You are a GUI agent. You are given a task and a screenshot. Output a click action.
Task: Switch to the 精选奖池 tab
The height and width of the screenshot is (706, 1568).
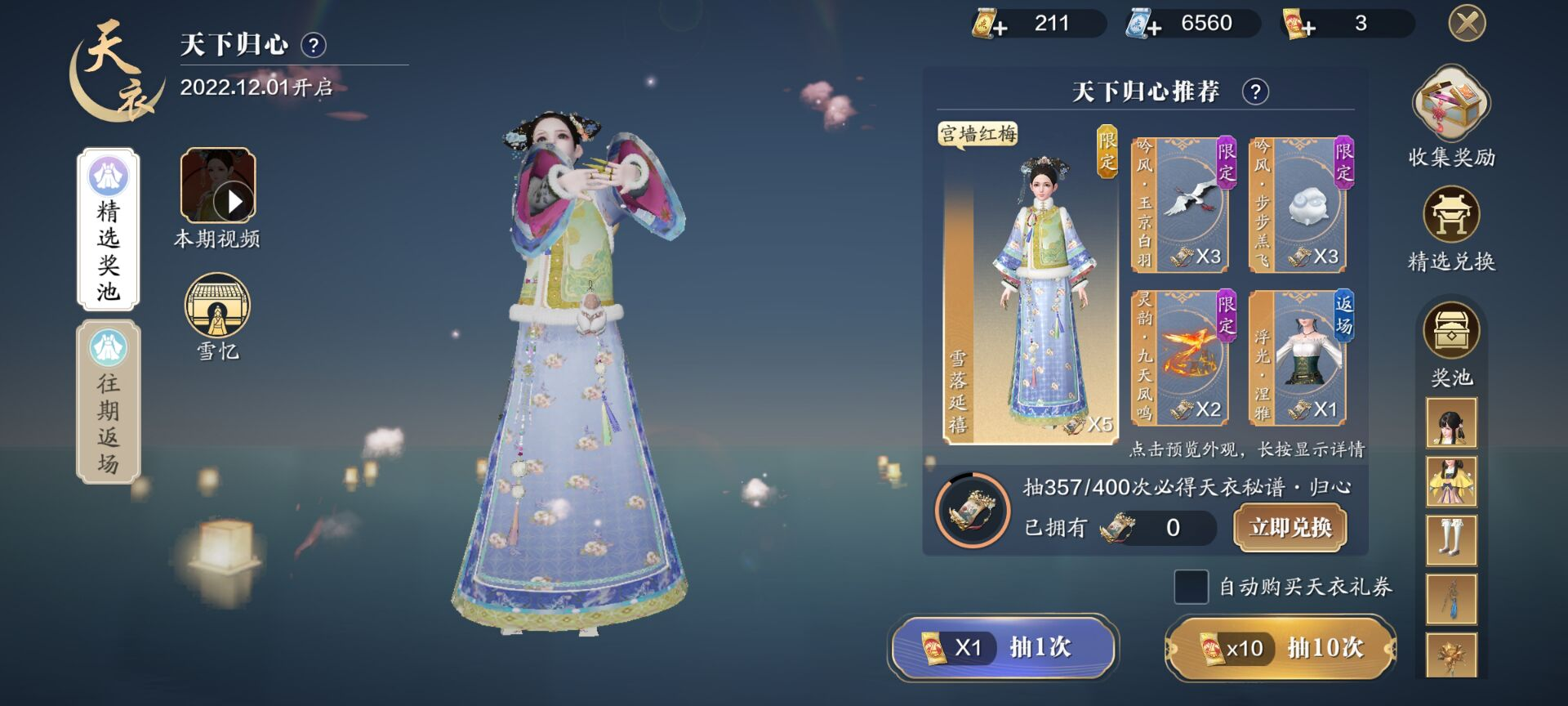point(109,229)
